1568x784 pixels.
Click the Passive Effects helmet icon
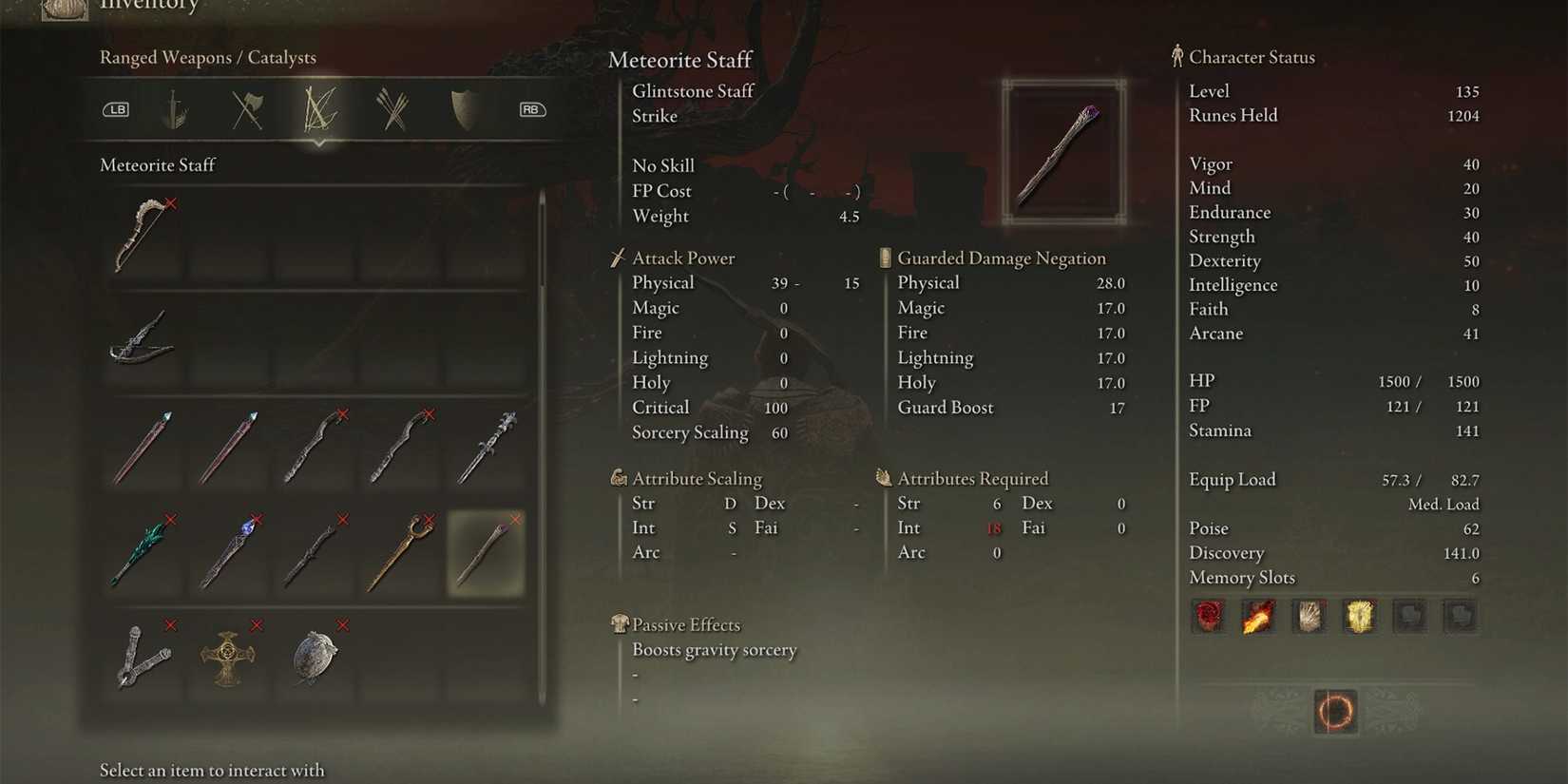619,624
